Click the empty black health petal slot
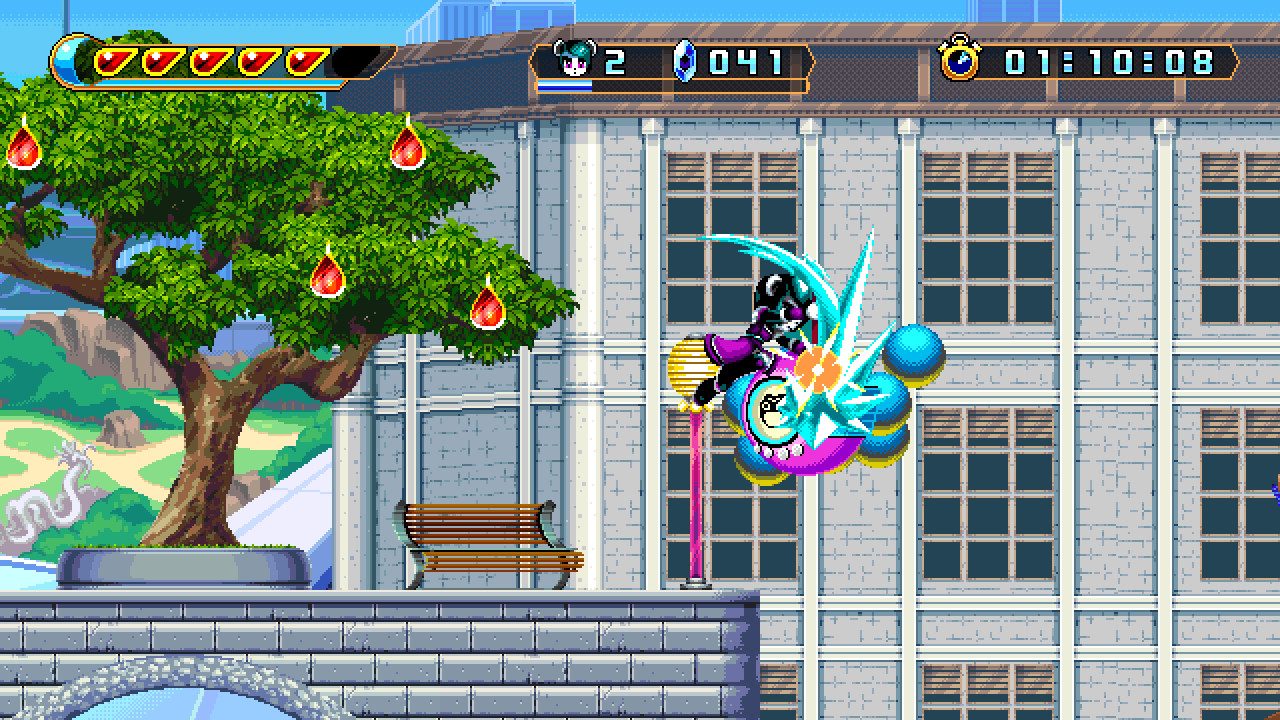The image size is (1280, 720). 354,59
